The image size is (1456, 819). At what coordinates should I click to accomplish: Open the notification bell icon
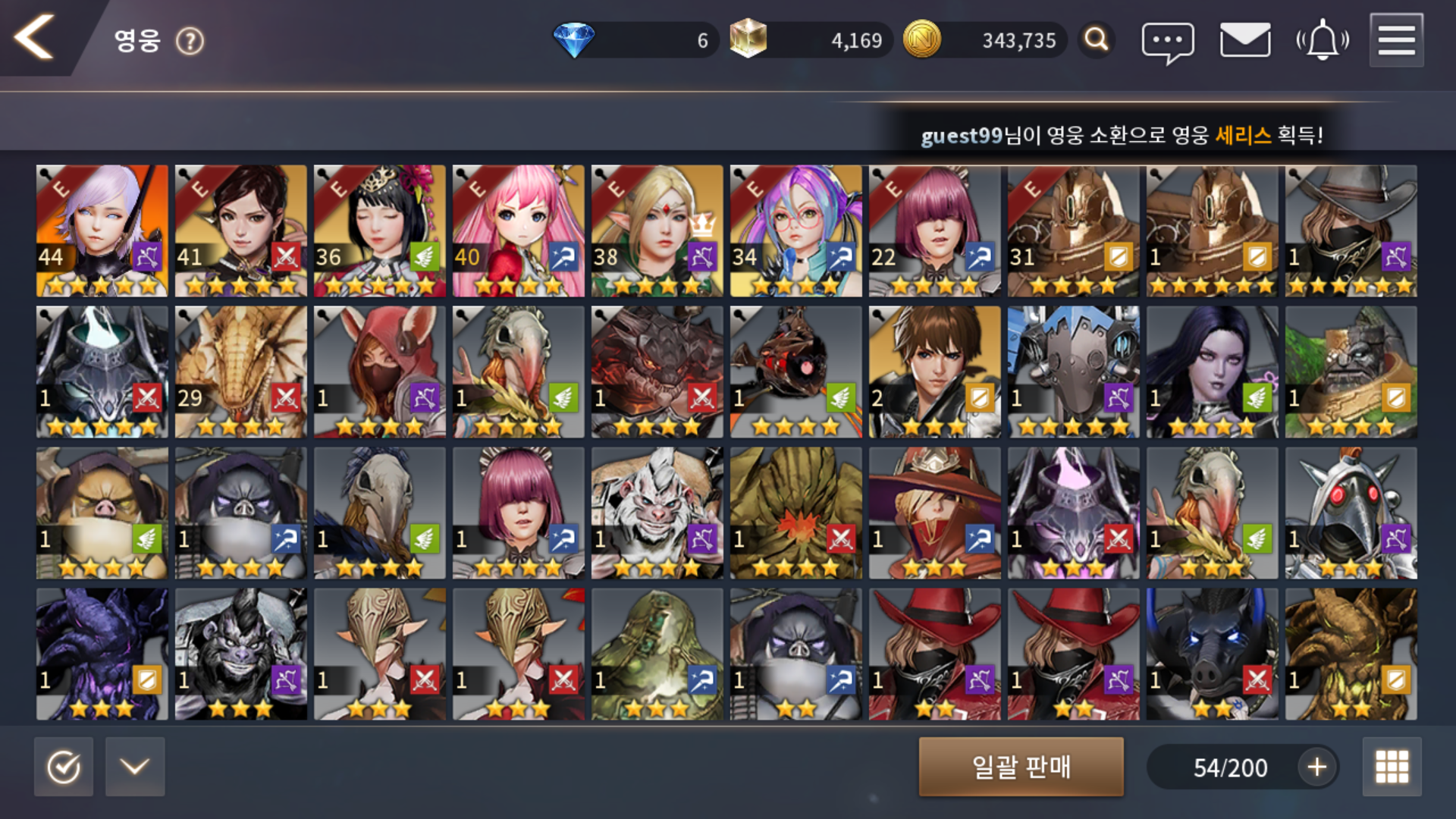point(1321,39)
